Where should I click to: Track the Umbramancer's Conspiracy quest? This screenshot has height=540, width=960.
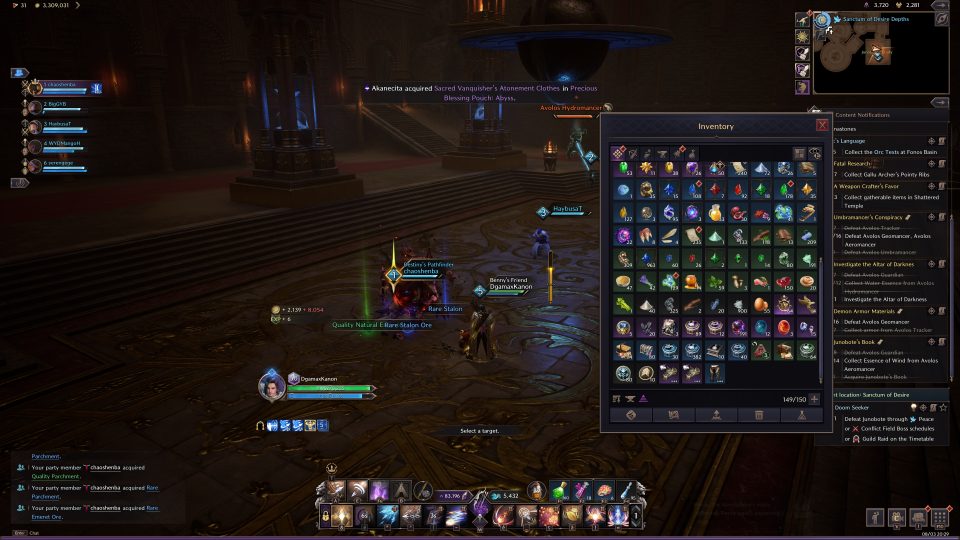[931, 217]
